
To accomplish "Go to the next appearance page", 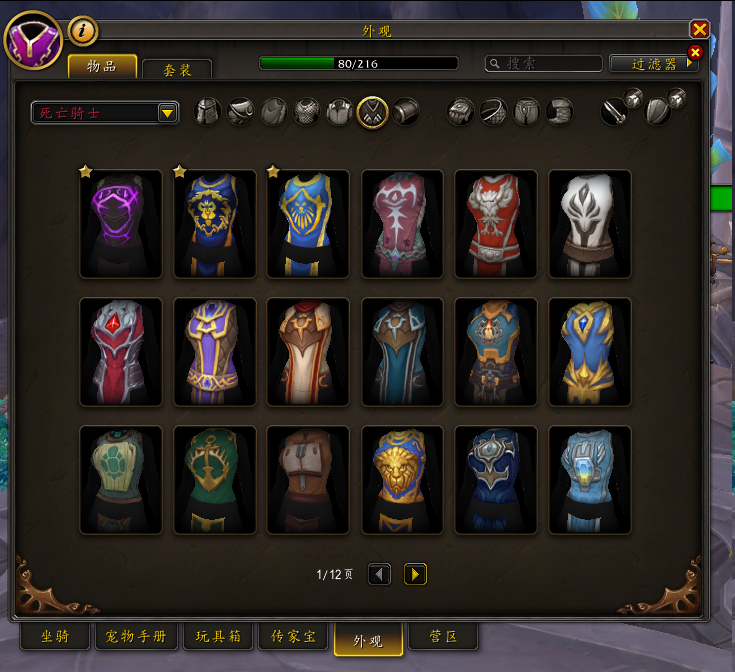I will point(415,574).
